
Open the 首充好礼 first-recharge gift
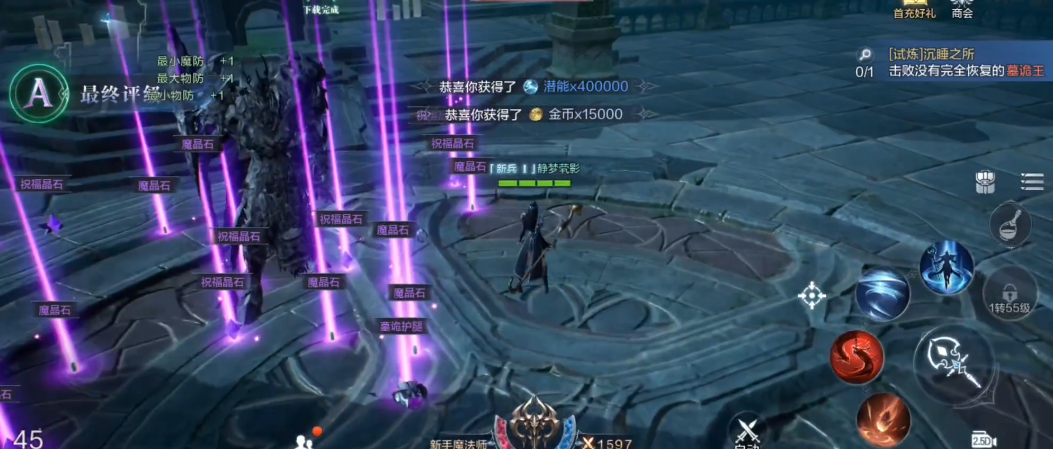tap(912, 10)
